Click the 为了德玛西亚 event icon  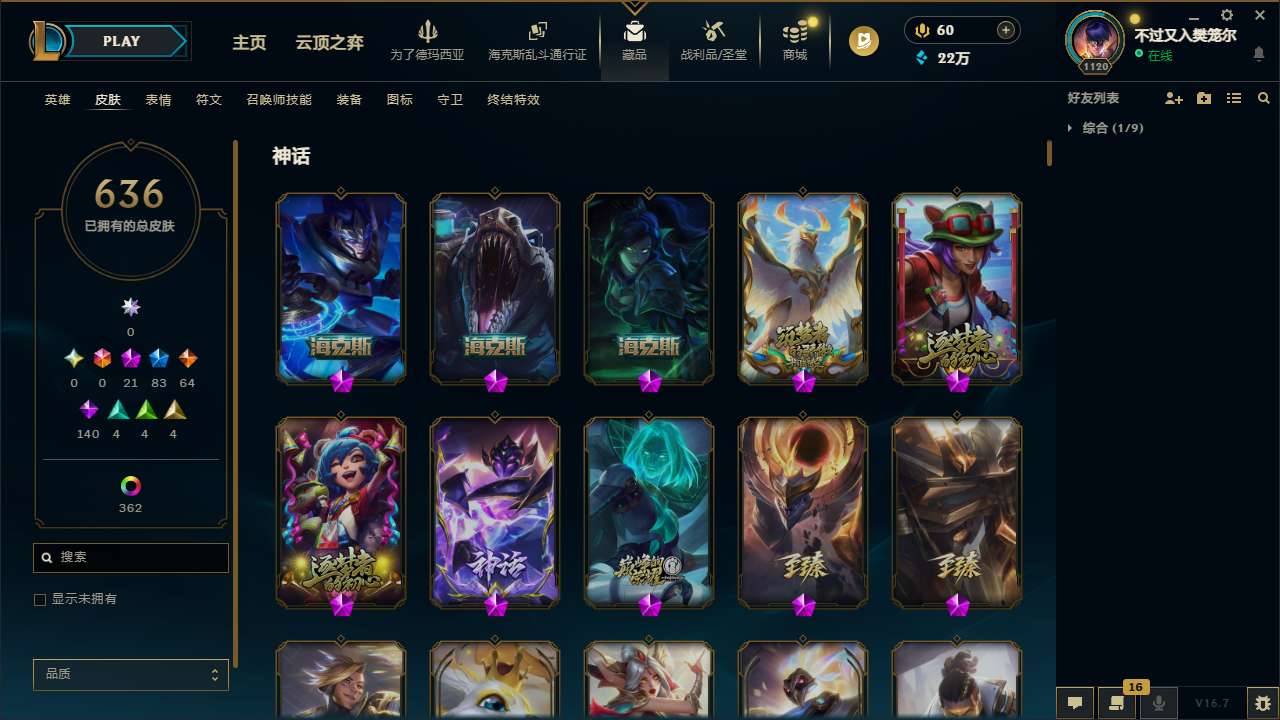[x=428, y=40]
